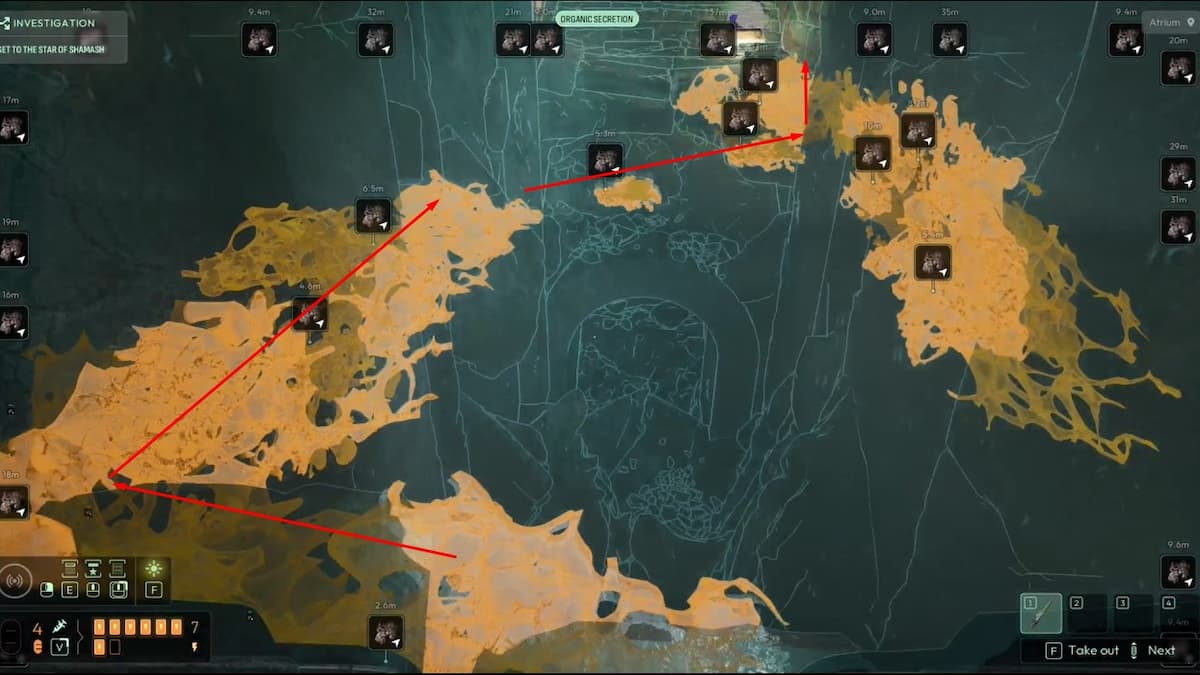Pick the evidence marker labeled 2.6m
1200x675 pixels.
point(386,632)
